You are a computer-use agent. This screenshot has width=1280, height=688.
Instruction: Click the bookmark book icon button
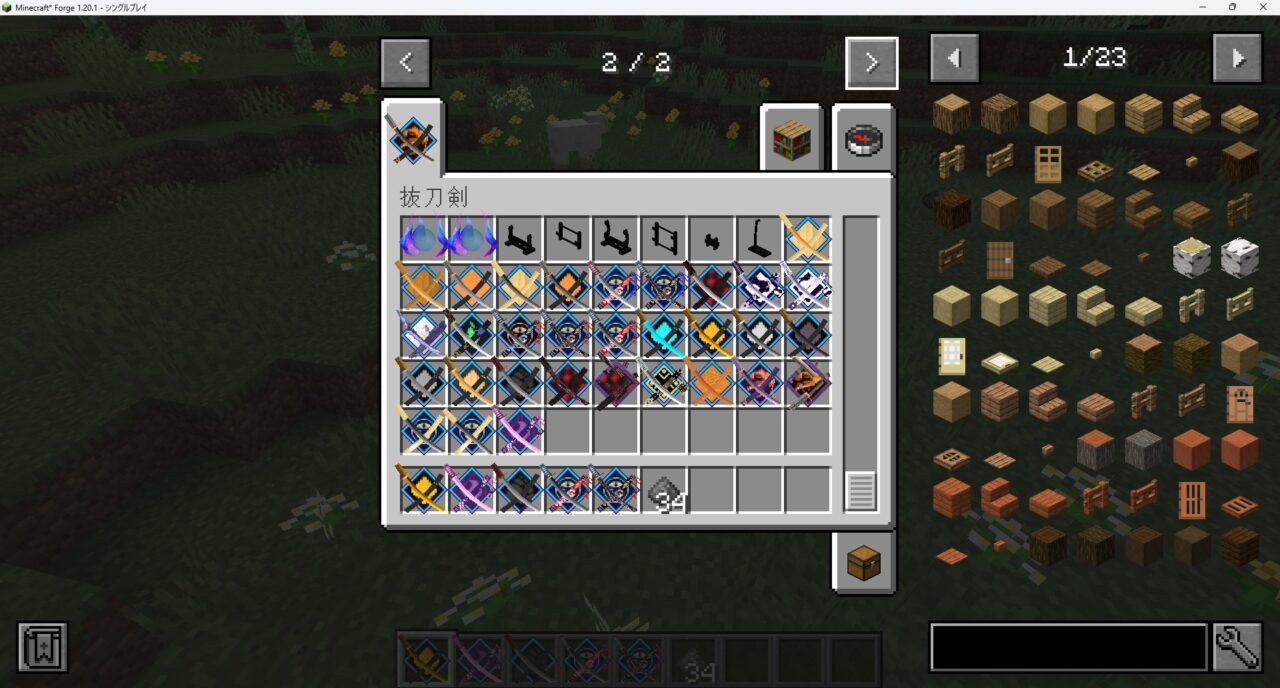coord(42,647)
